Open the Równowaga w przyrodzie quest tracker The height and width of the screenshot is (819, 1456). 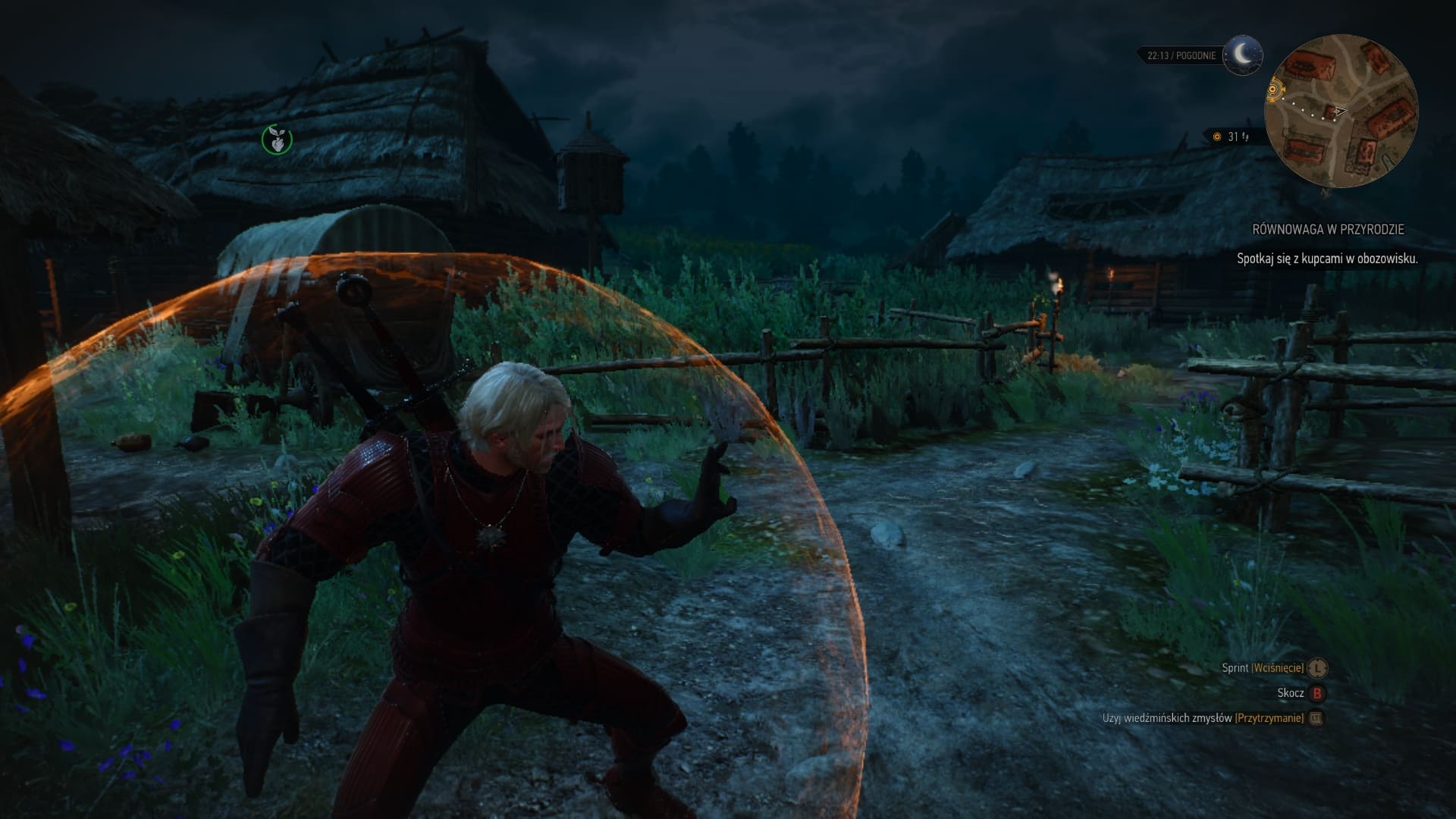(1327, 229)
